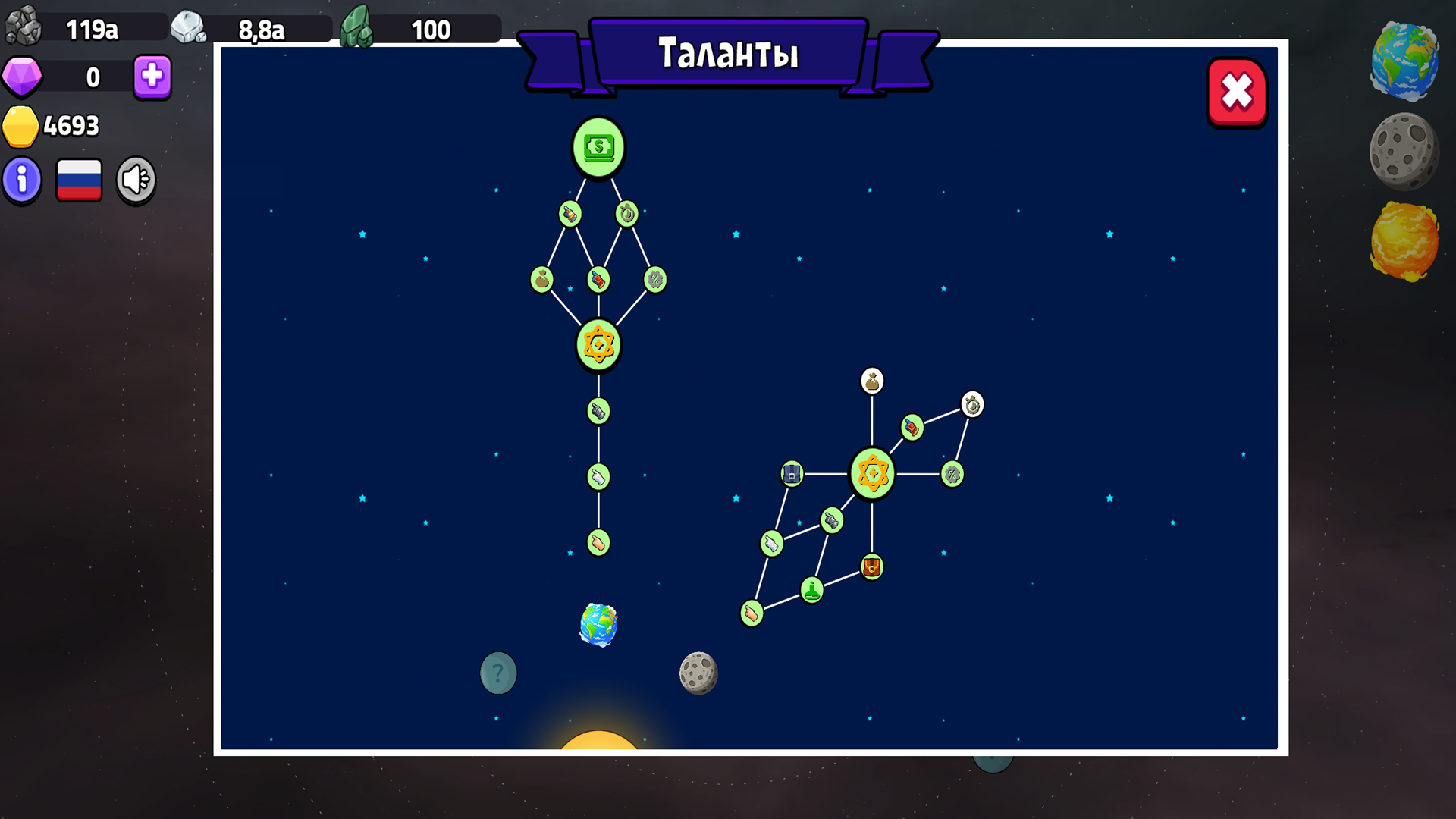This screenshot has height=819, width=1456.
Task: Open the white money bag node atop right tree
Action: click(872, 381)
